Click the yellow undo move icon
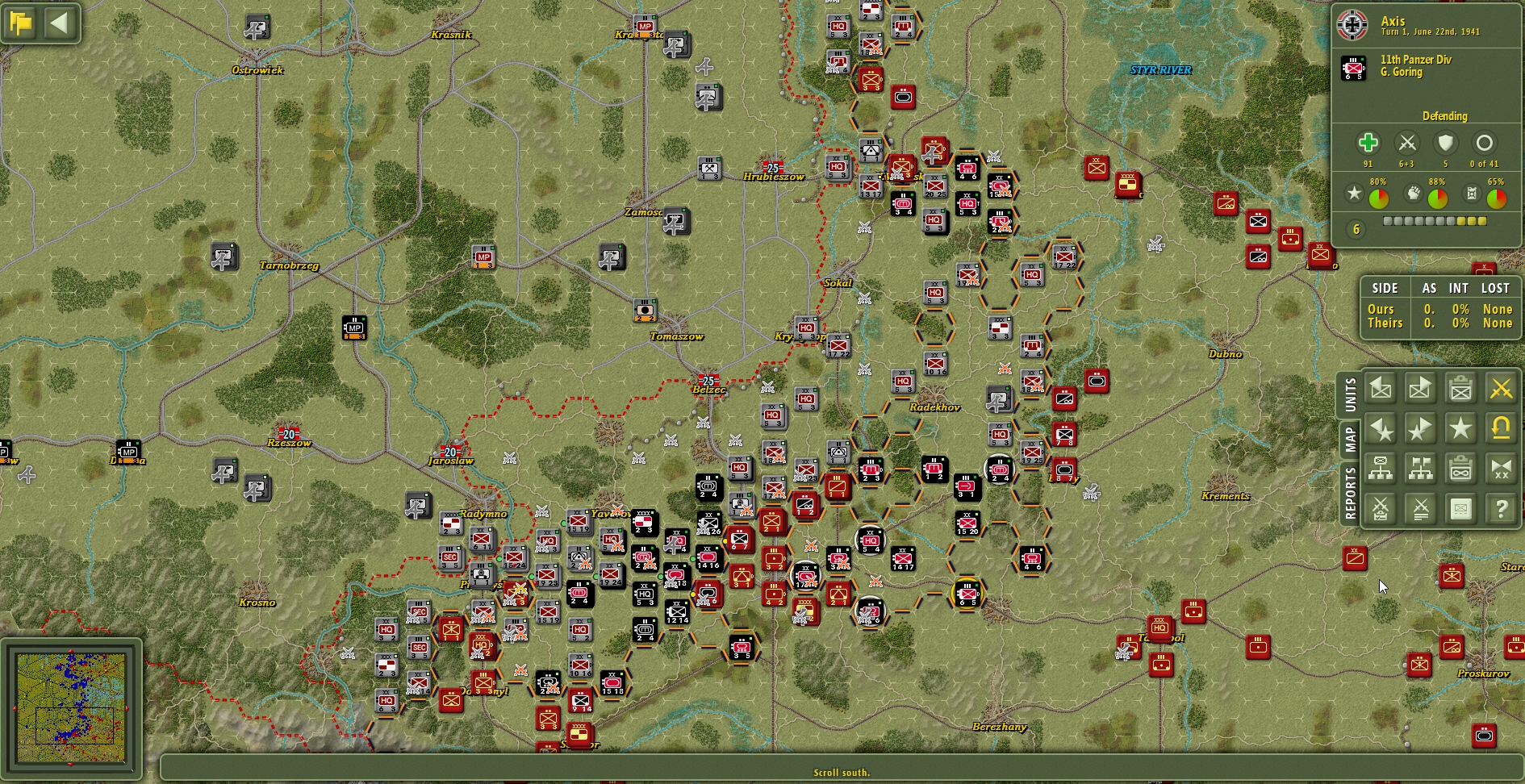Viewport: 1525px width, 784px height. (1502, 429)
